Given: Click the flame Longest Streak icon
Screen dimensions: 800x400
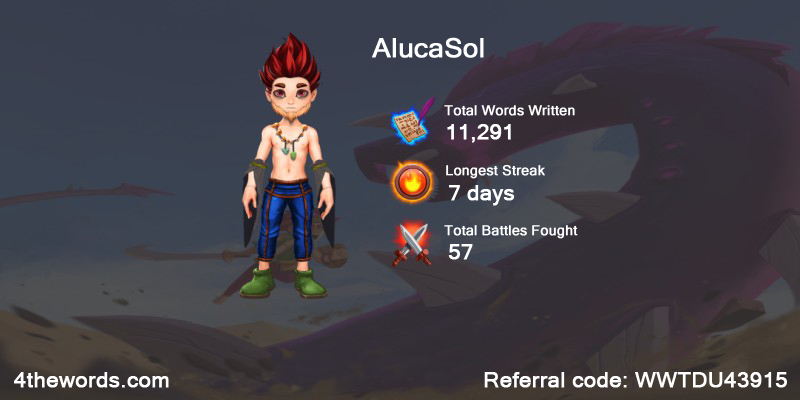Looking at the screenshot, I should 411,181.
